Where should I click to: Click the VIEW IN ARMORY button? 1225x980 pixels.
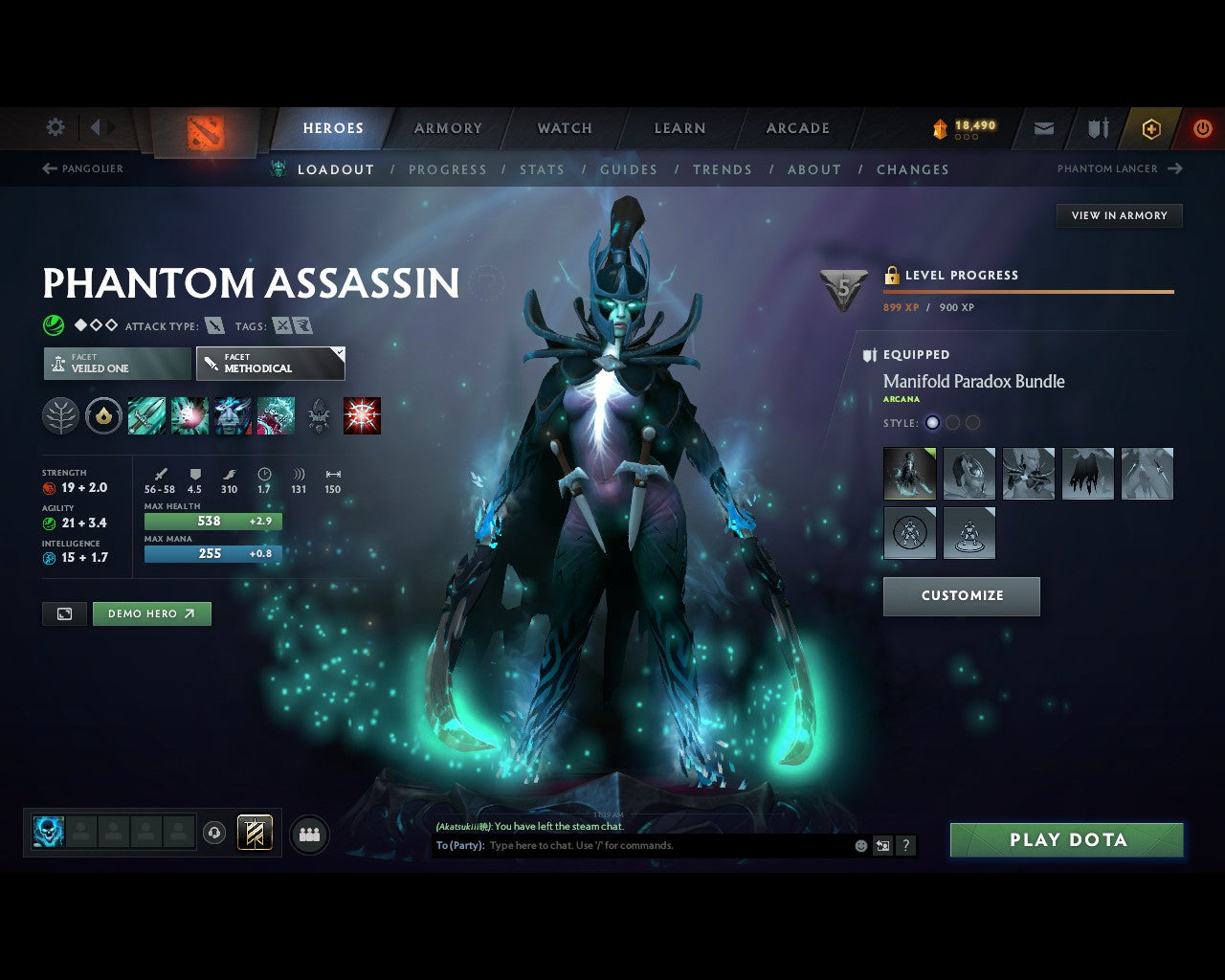[x=1119, y=215]
